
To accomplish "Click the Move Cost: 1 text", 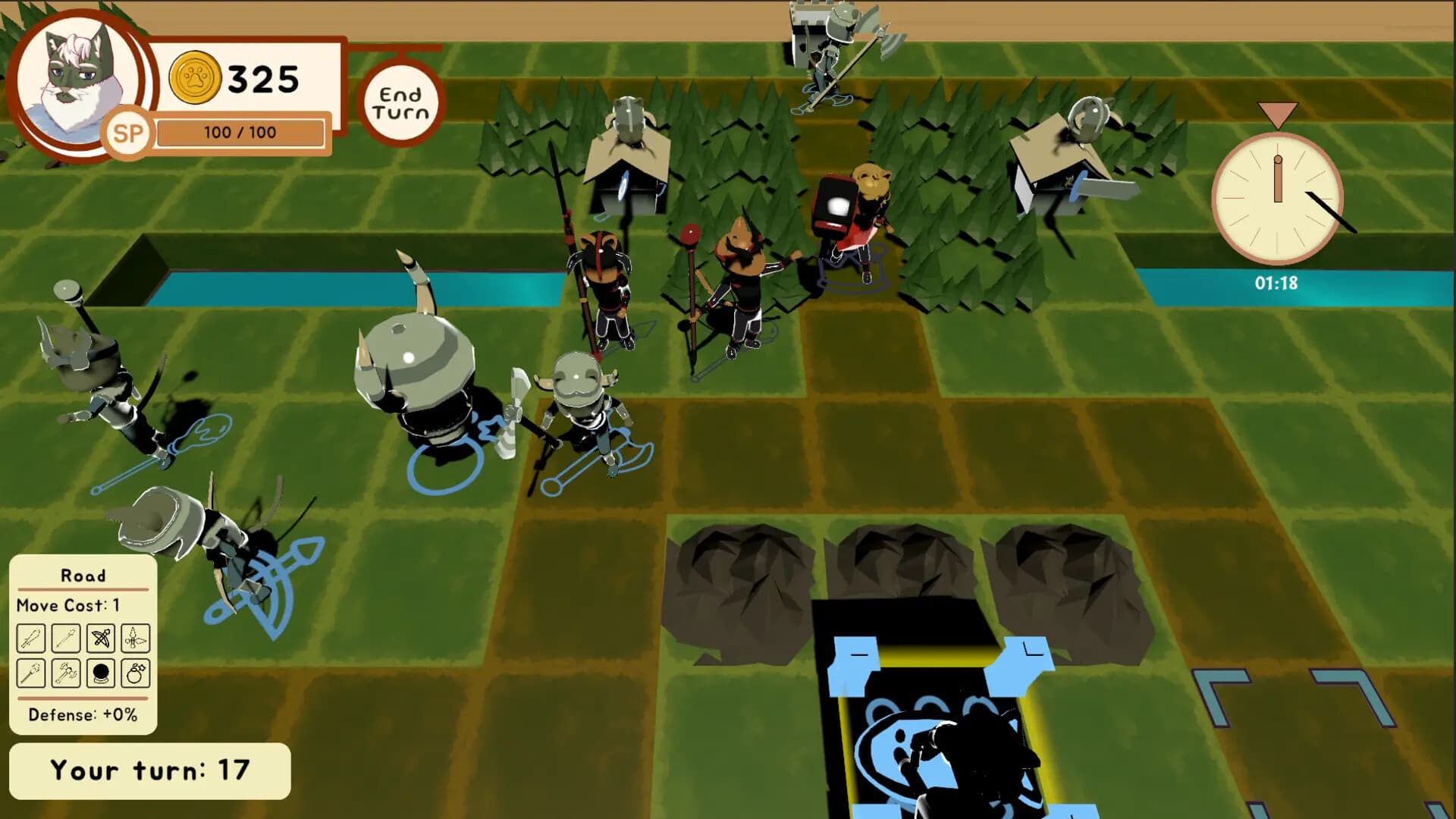I will click(68, 605).
